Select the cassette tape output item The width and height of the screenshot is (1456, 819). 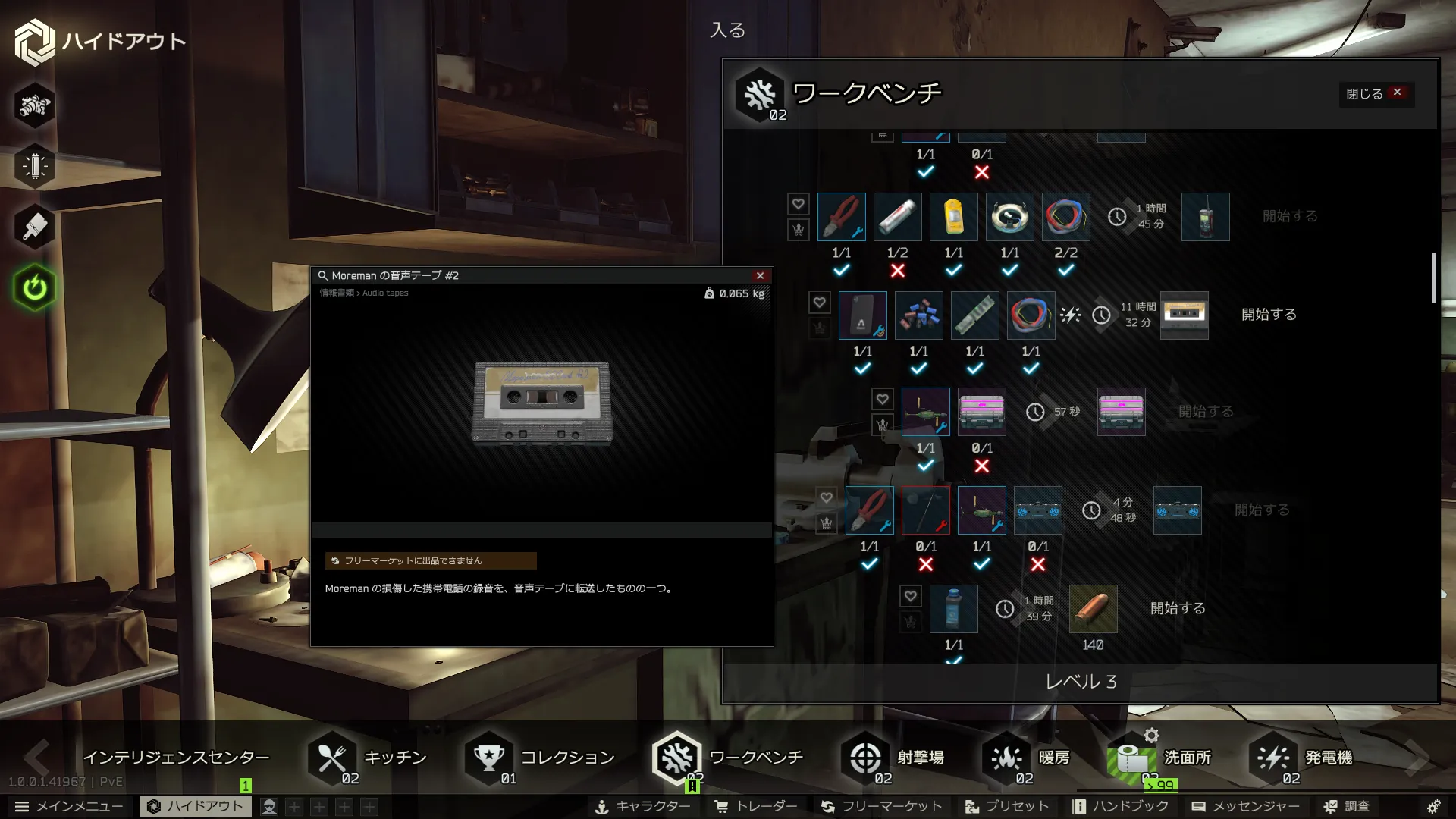pyautogui.click(x=1184, y=315)
